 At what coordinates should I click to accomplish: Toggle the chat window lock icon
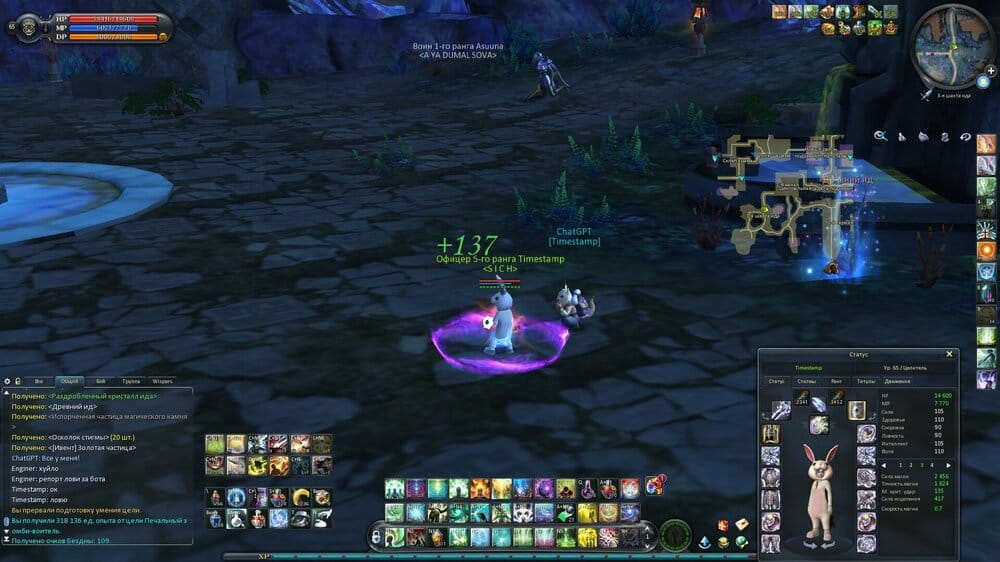click(x=17, y=381)
